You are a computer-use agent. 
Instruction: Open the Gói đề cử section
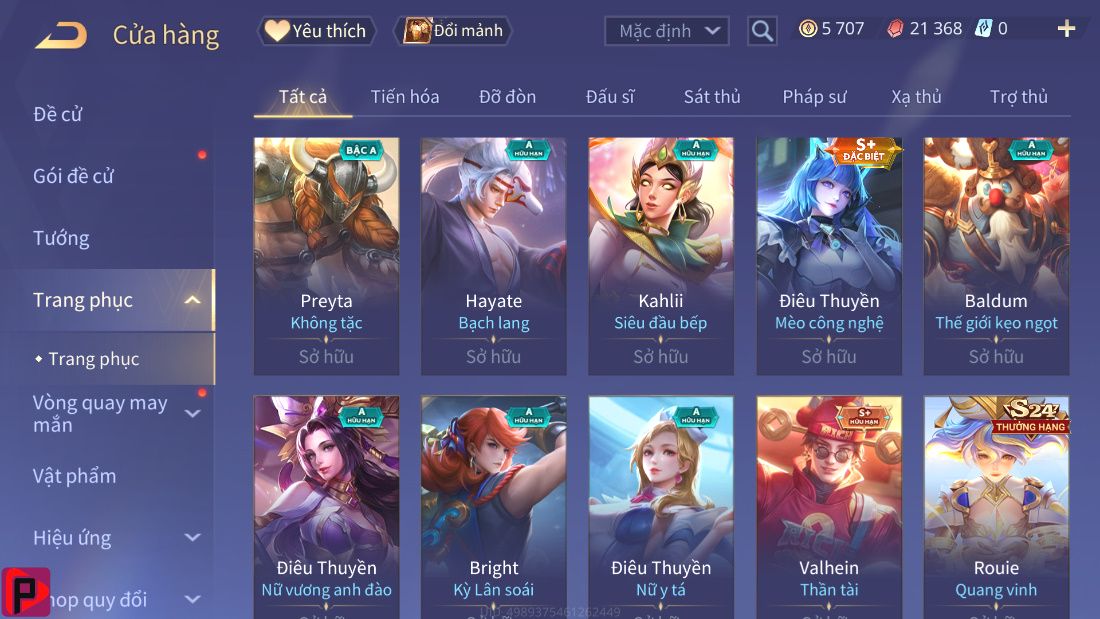tap(74, 176)
